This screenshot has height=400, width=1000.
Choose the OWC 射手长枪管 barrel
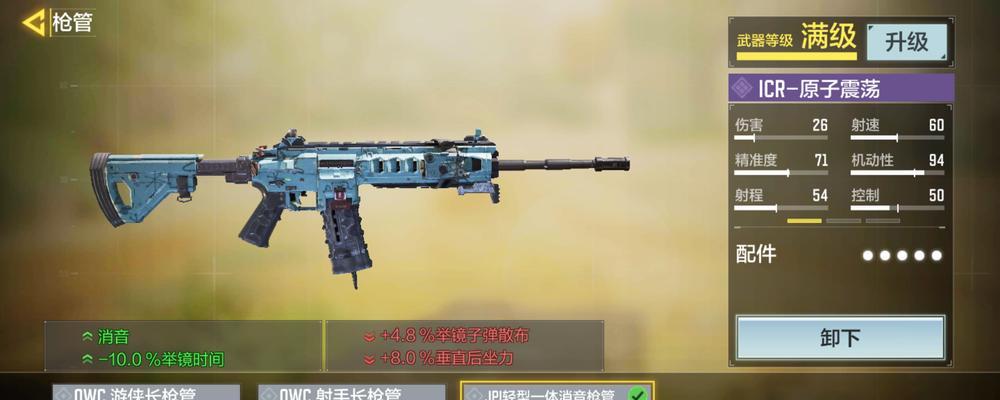(x=351, y=393)
